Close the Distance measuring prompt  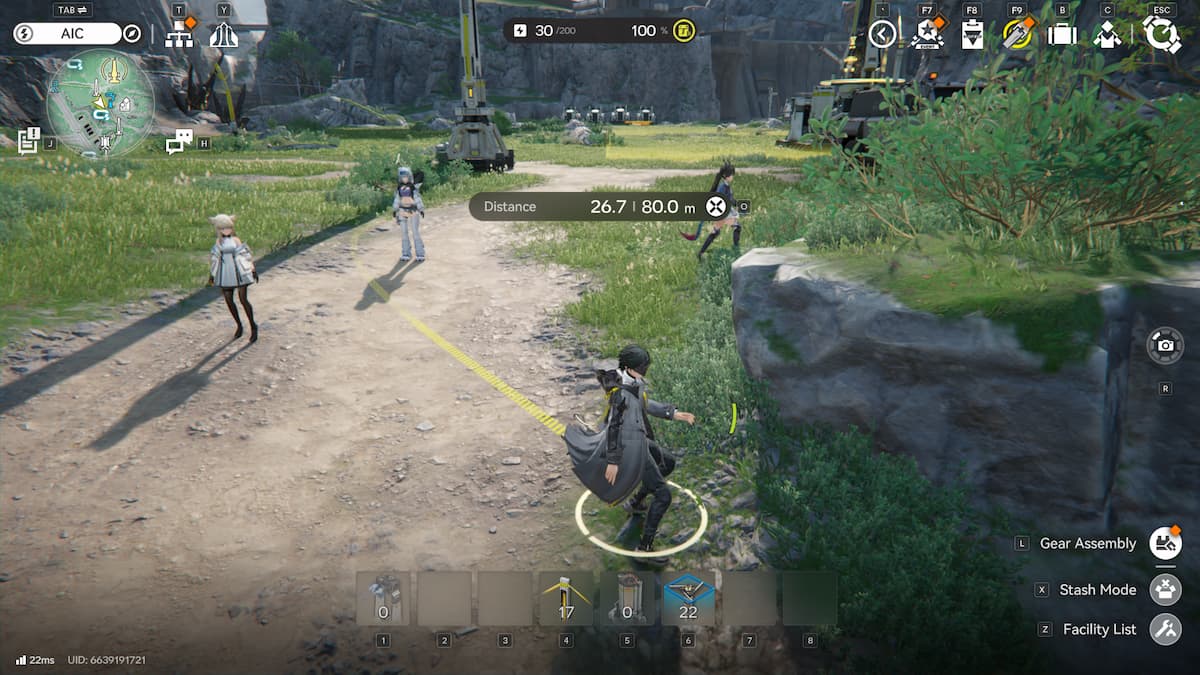click(715, 207)
